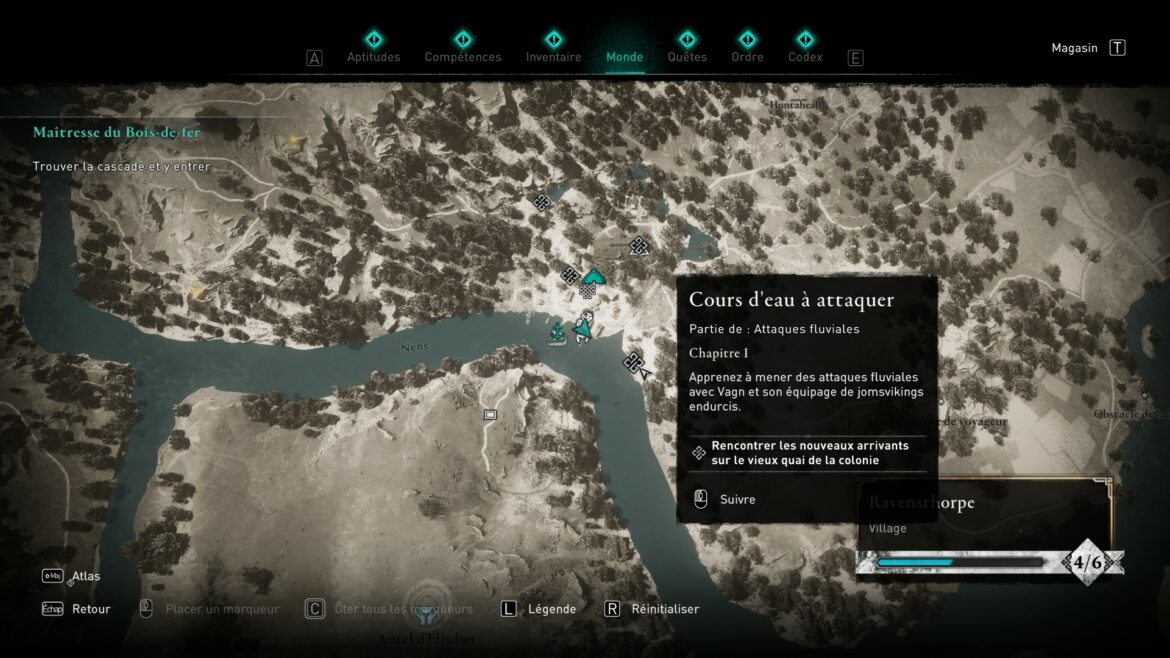The height and width of the screenshot is (658, 1170).
Task: Select the longship anchor marker on the river
Action: click(557, 333)
